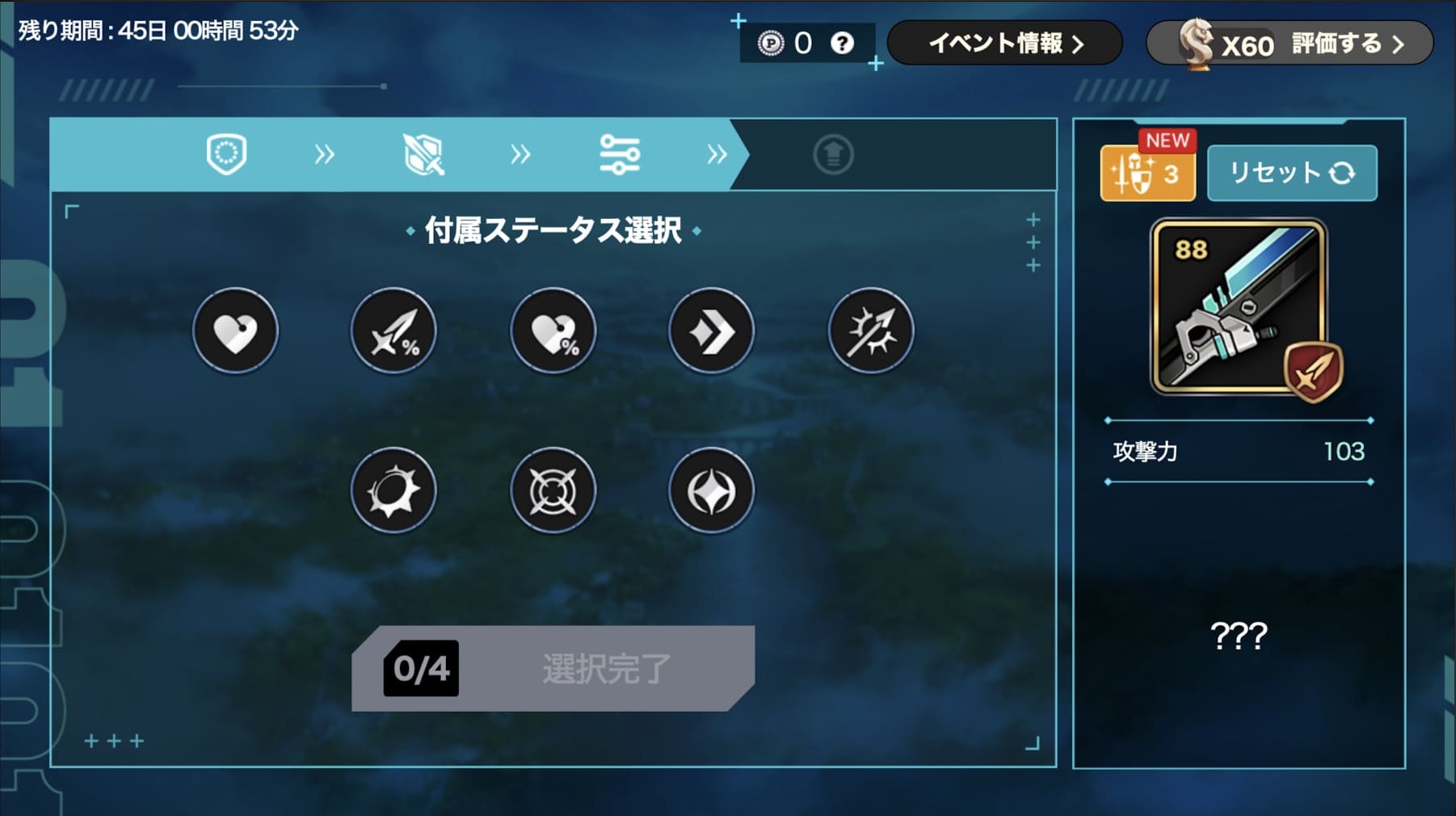Screen dimensions: 1456x816
Task: Select the critical hit arrow stat icon
Action: click(871, 330)
